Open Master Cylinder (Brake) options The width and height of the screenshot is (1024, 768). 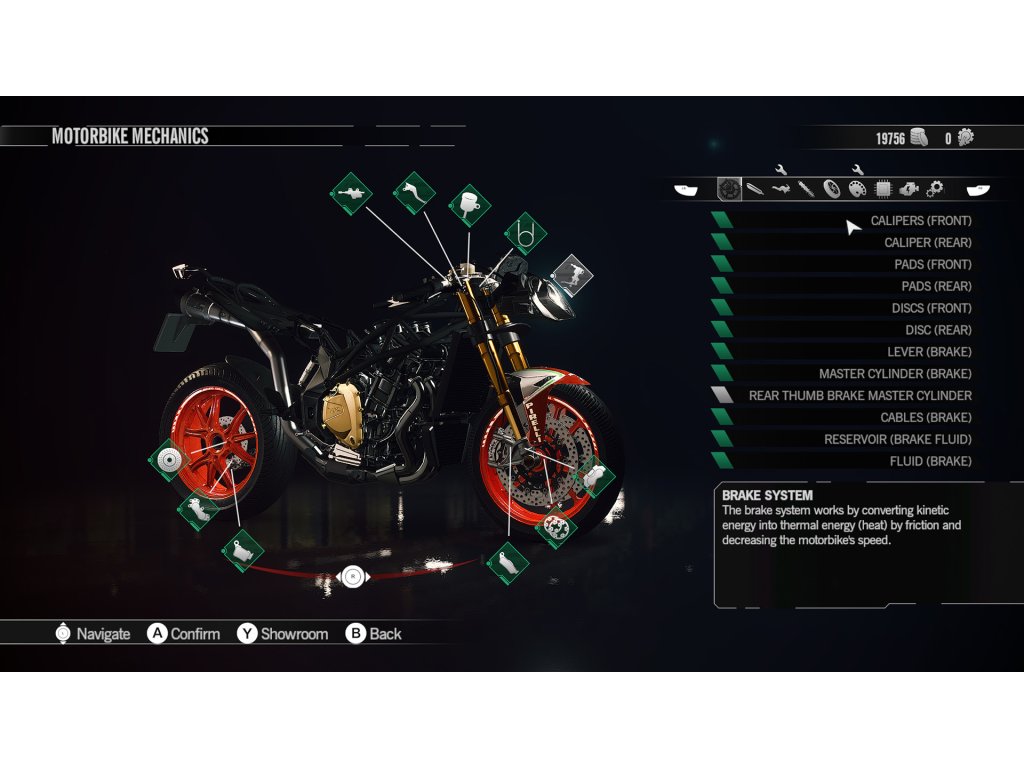895,375
